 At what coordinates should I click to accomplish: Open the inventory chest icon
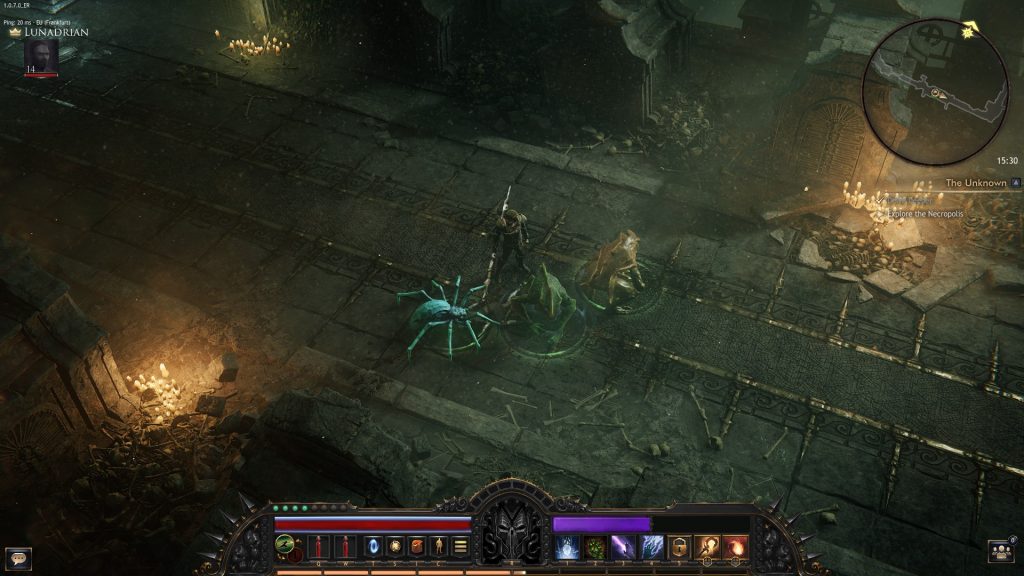pos(417,546)
